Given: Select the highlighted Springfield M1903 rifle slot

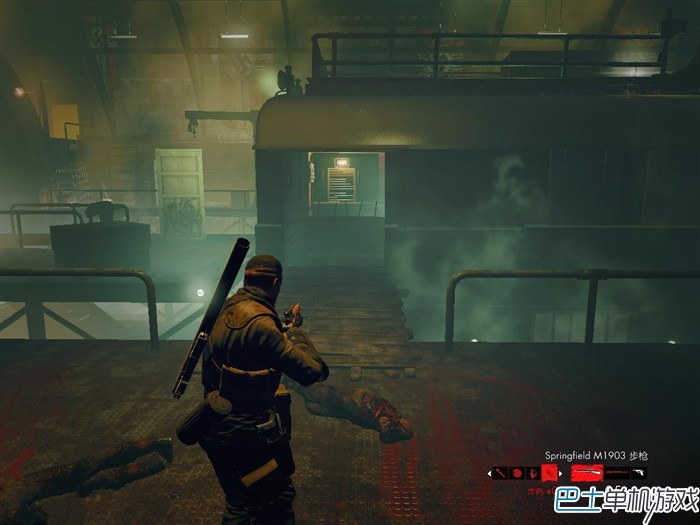Looking at the screenshot, I should (x=587, y=472).
